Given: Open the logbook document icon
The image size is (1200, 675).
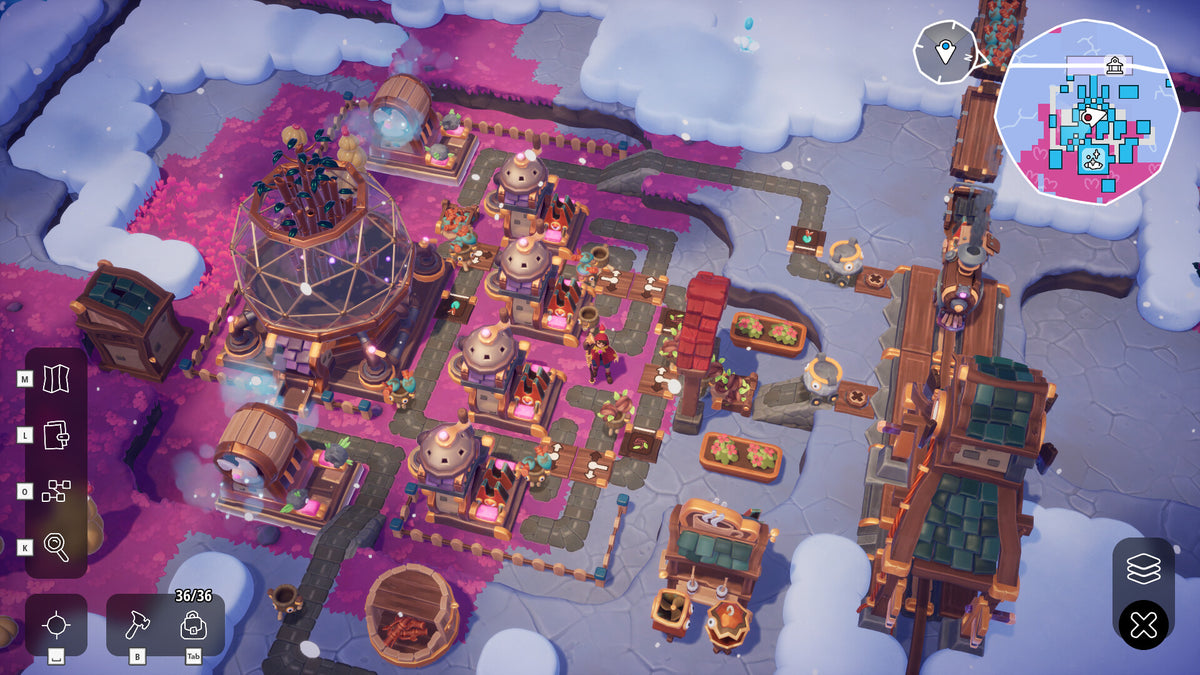Looking at the screenshot, I should click(x=57, y=434).
